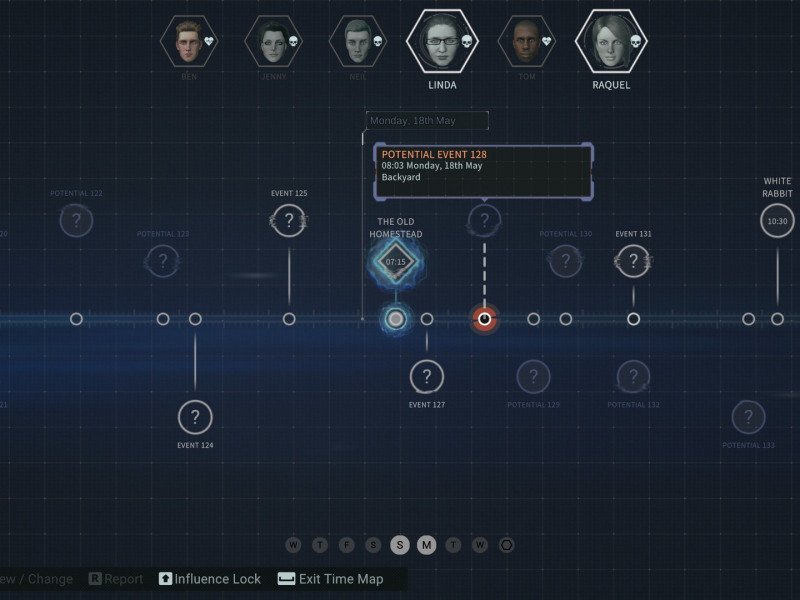Jump to Friday in the day selector
800x600 pixels.
coord(346,545)
